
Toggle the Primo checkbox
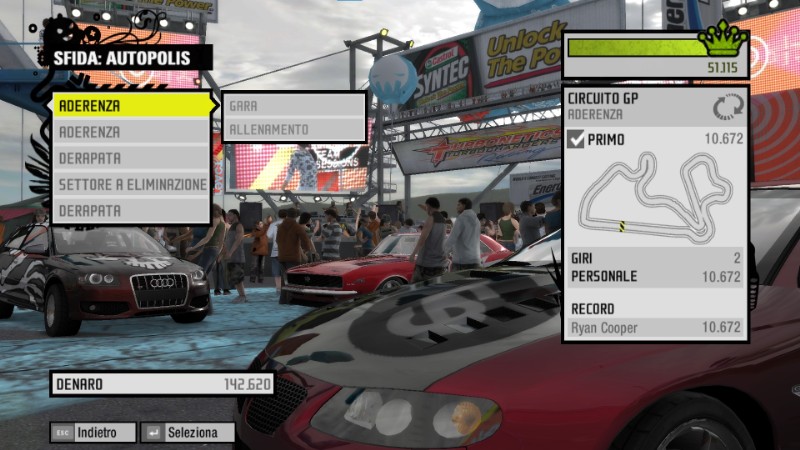(x=576, y=140)
